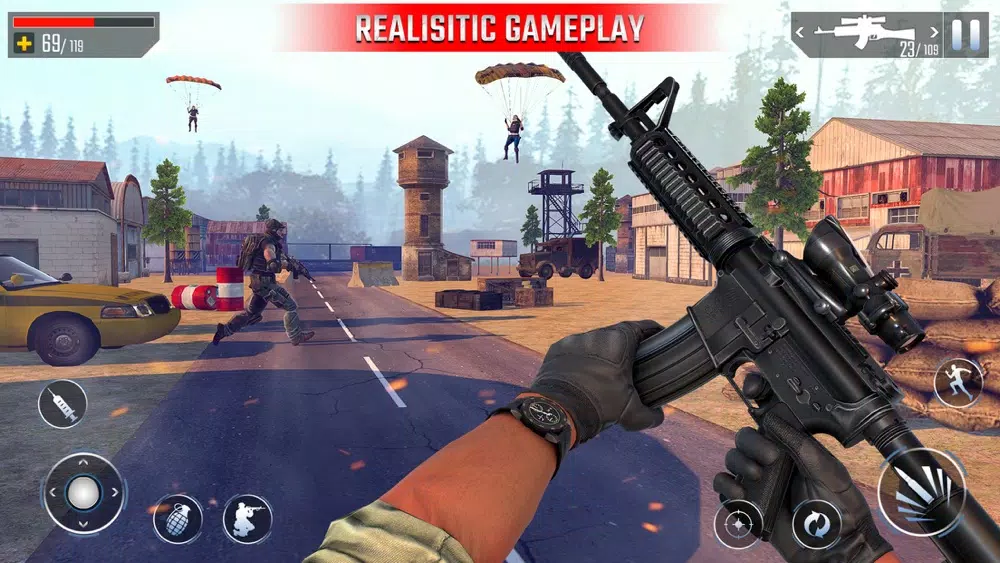Activate the sprint running-man button
The height and width of the screenshot is (563, 1000).
tap(957, 382)
